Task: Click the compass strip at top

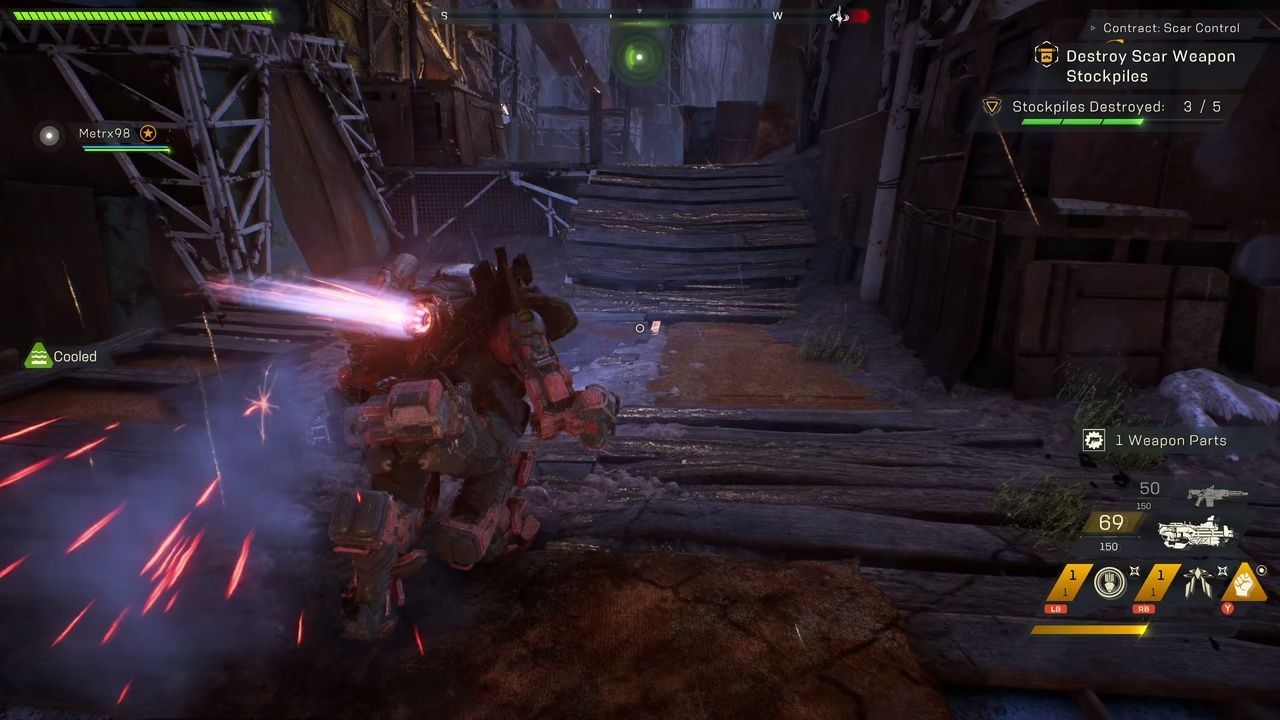Action: tap(610, 16)
